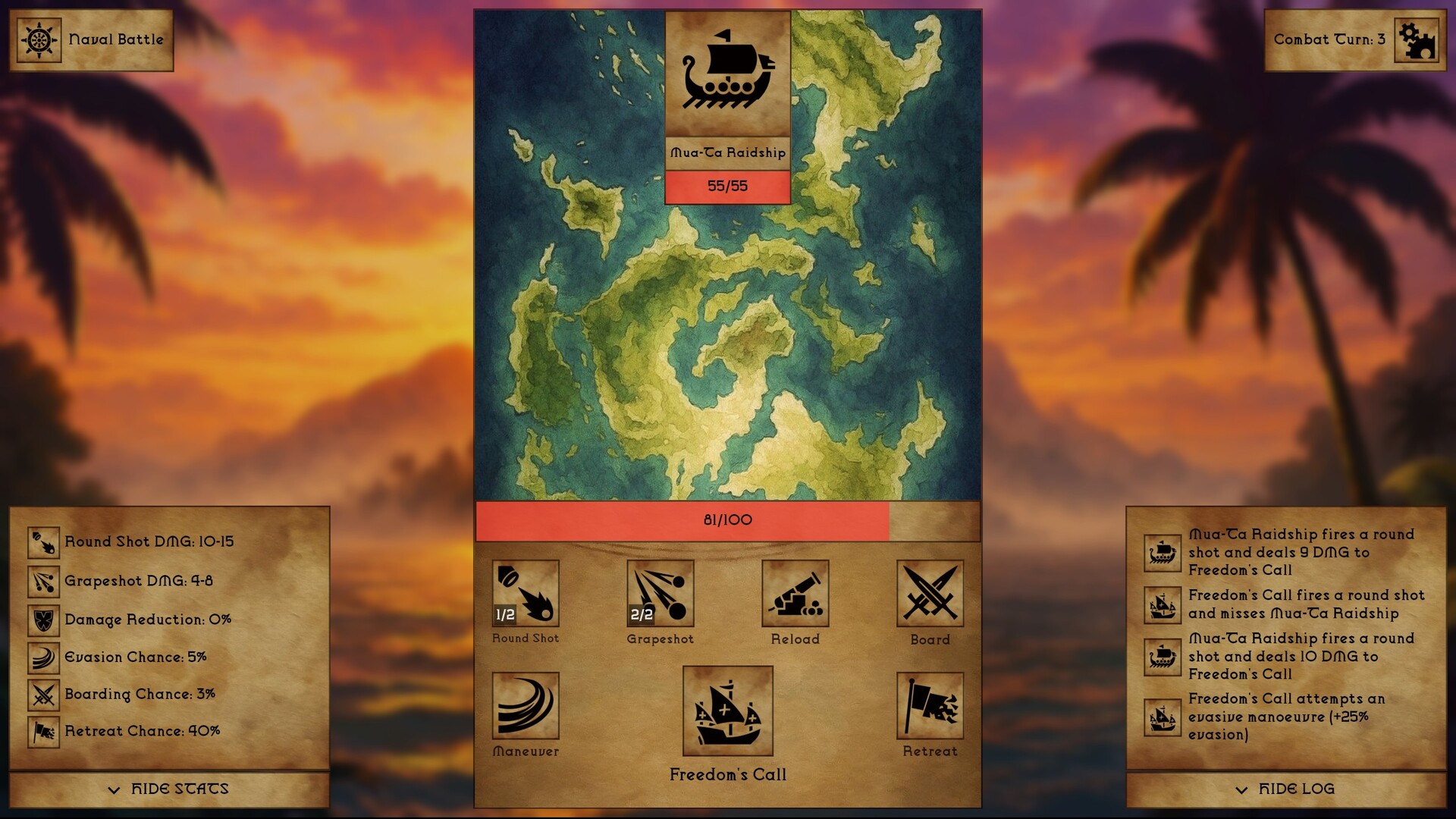Click the Evasion Chance stat icon

(x=43, y=657)
